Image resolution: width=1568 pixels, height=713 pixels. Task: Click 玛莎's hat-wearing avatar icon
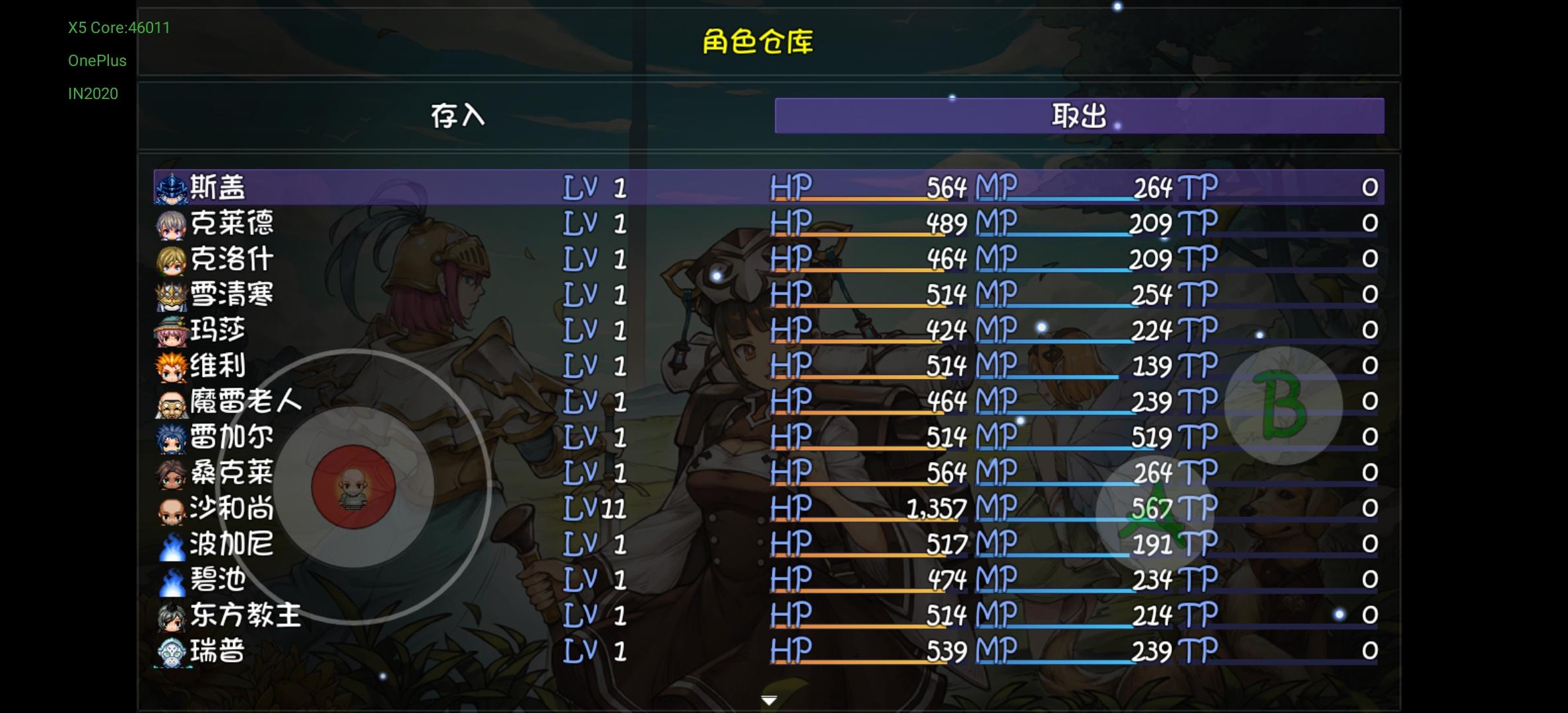coord(170,331)
